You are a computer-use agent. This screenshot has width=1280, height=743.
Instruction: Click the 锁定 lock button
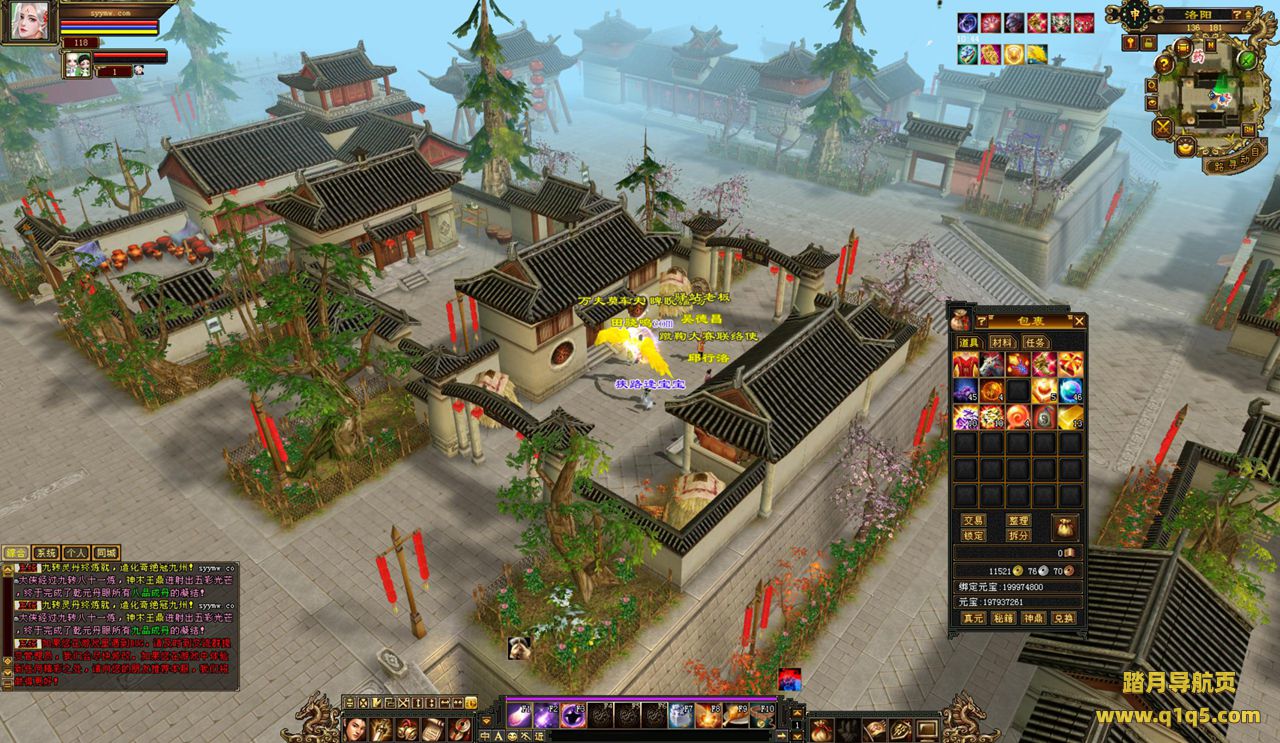(x=973, y=536)
